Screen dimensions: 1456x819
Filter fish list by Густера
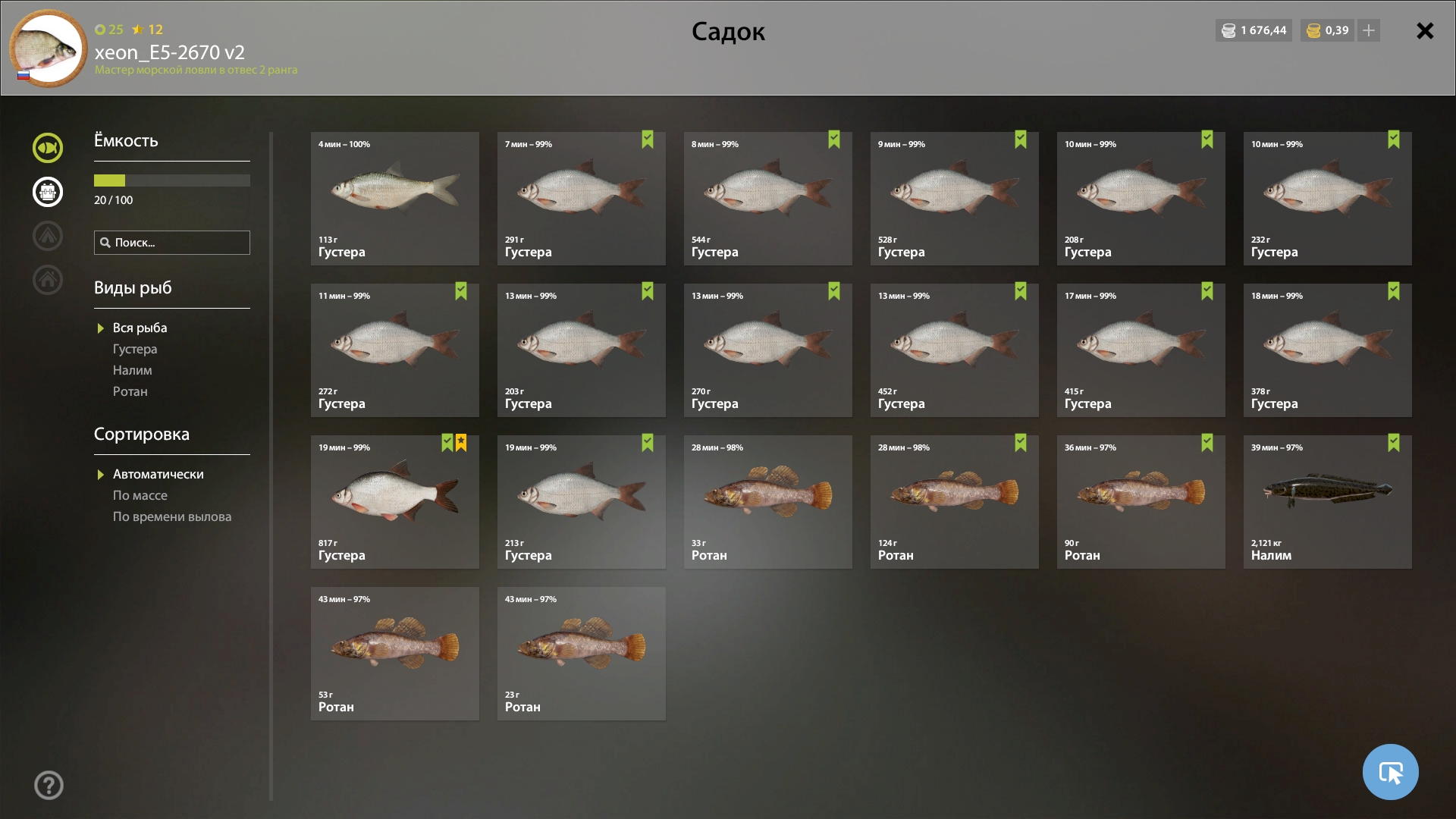pos(135,349)
